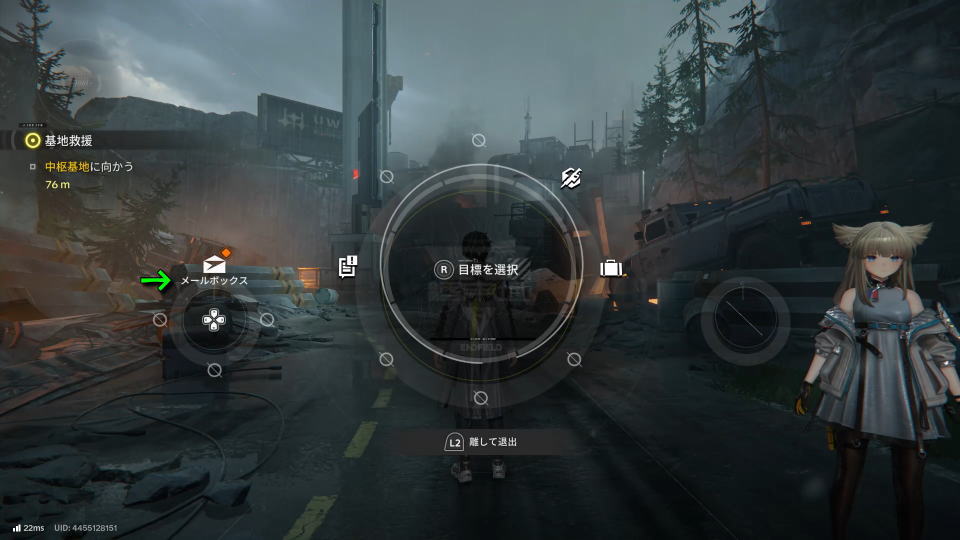The width and height of the screenshot is (960, 540).
Task: Select the 中枢基地に向かう objective entry
Action: (x=89, y=166)
